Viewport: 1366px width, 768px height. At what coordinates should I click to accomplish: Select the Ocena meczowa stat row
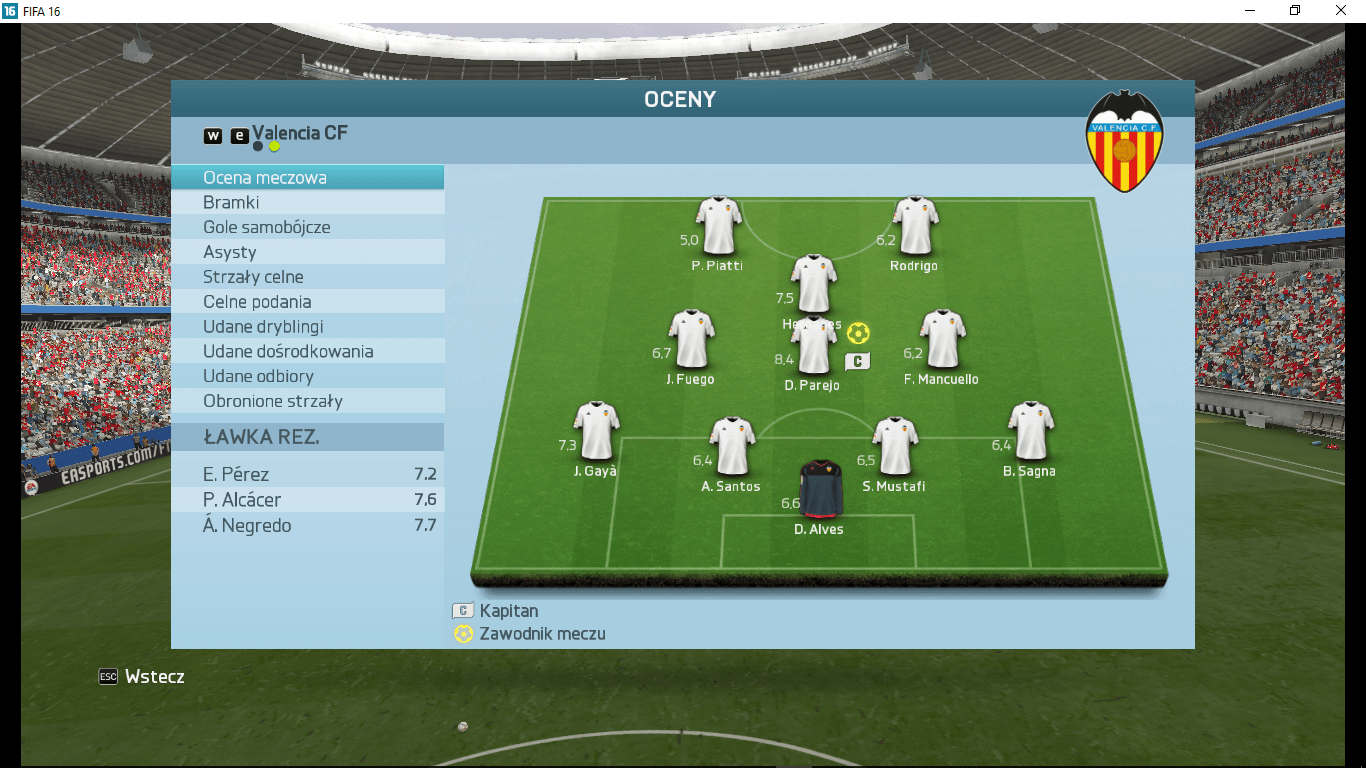[x=307, y=178]
